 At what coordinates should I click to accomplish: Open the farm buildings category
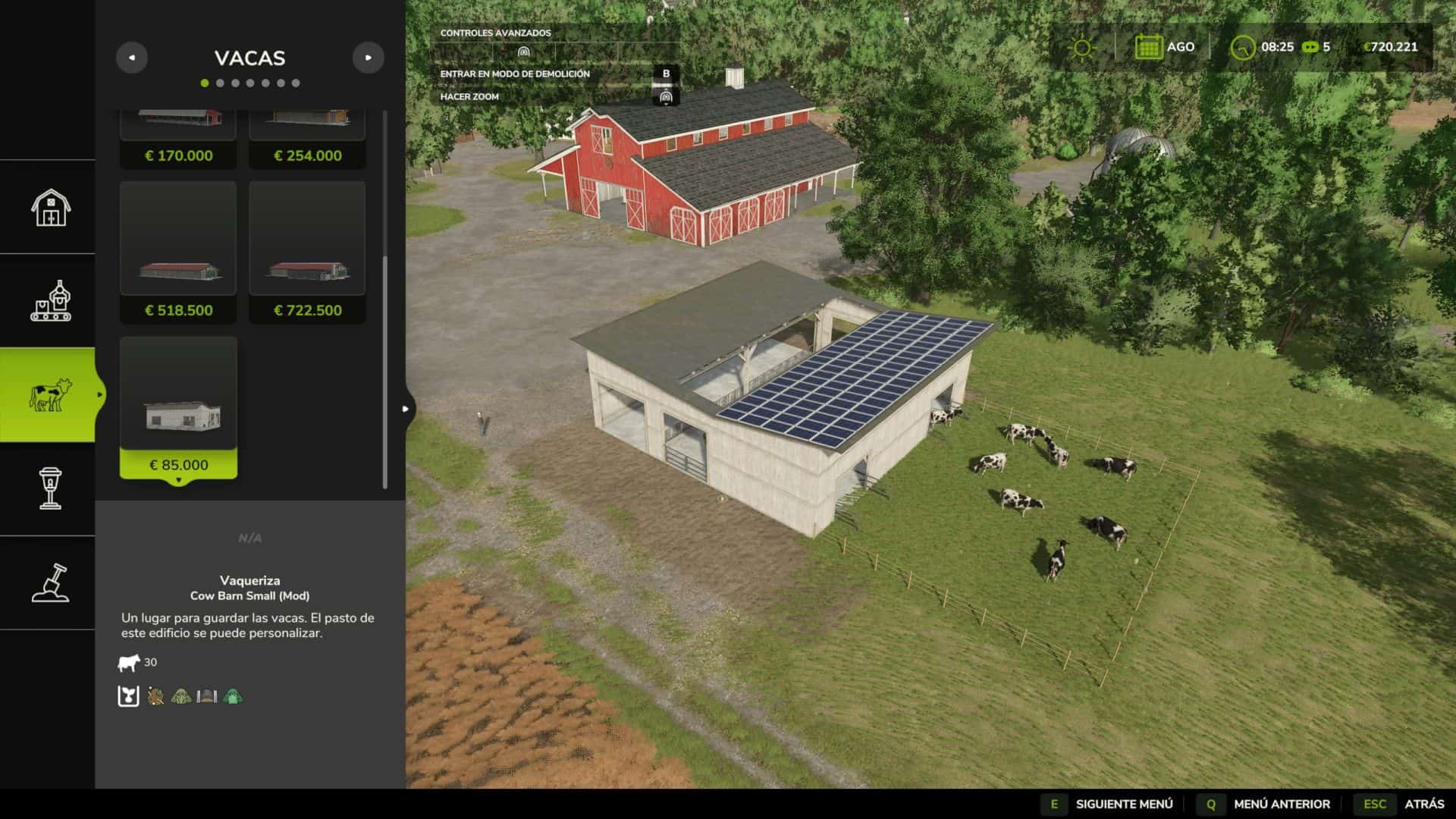(x=50, y=207)
